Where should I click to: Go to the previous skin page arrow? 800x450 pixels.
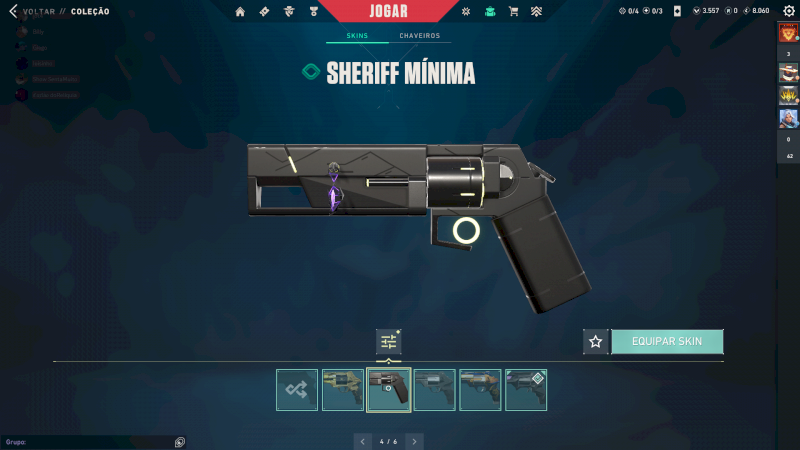coord(362,441)
